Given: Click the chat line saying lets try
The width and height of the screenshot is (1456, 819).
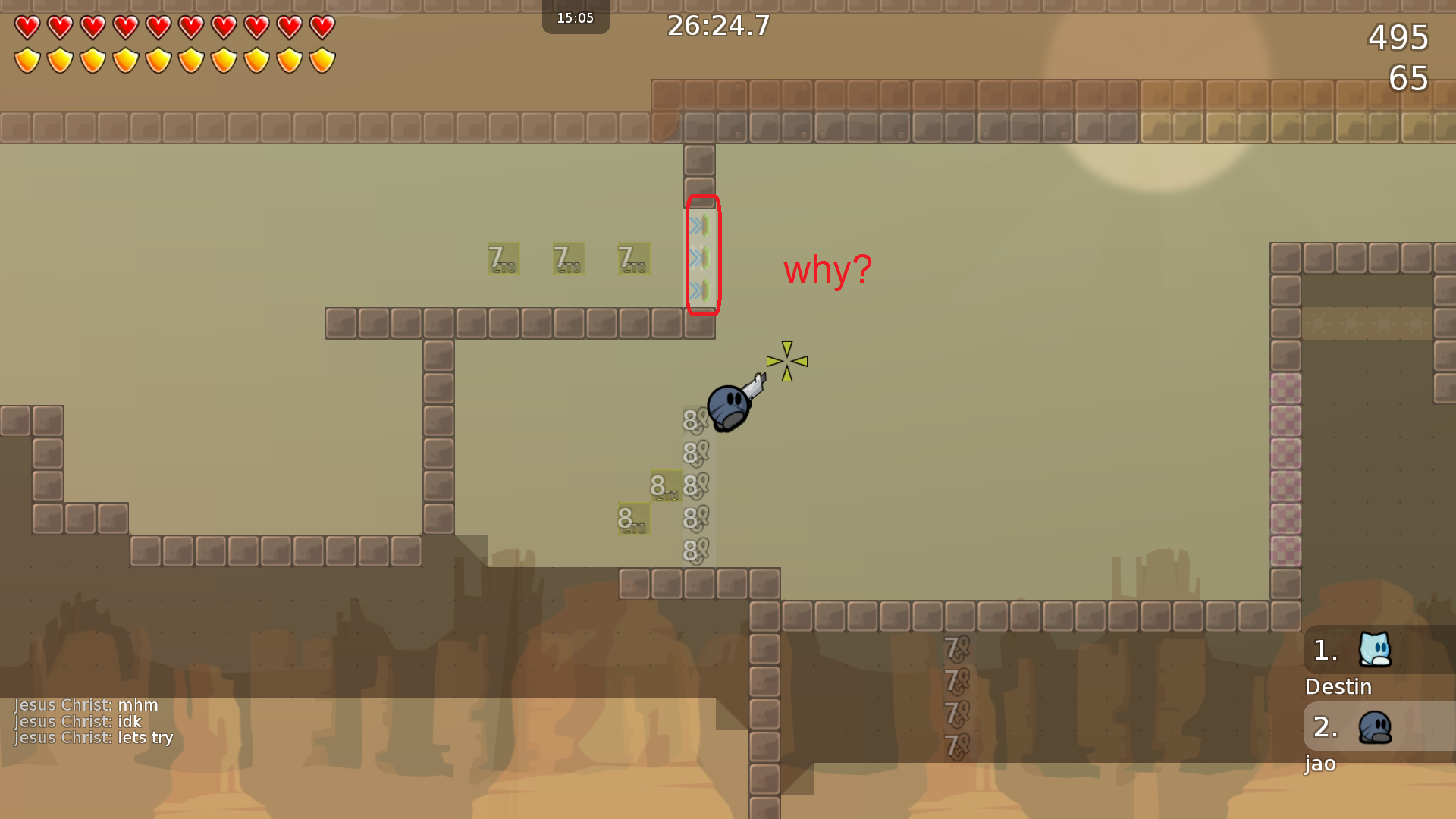Looking at the screenshot, I should pos(95,738).
